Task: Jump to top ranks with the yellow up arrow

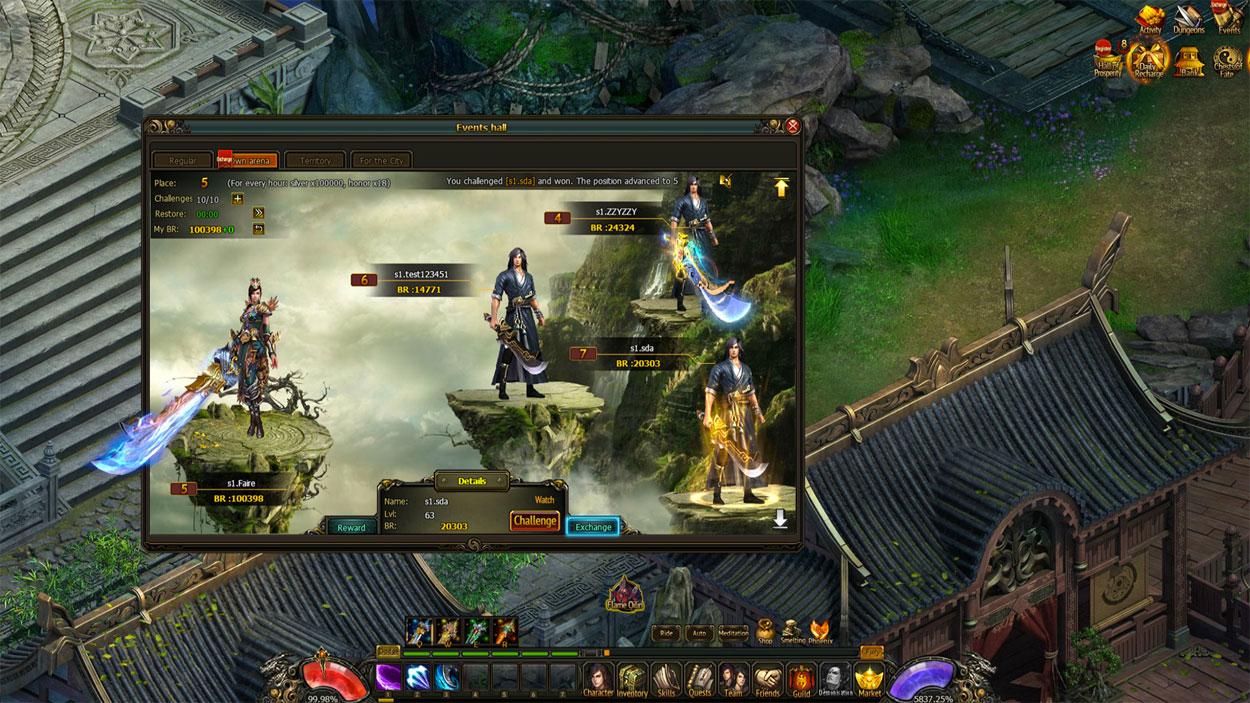Action: [x=781, y=187]
